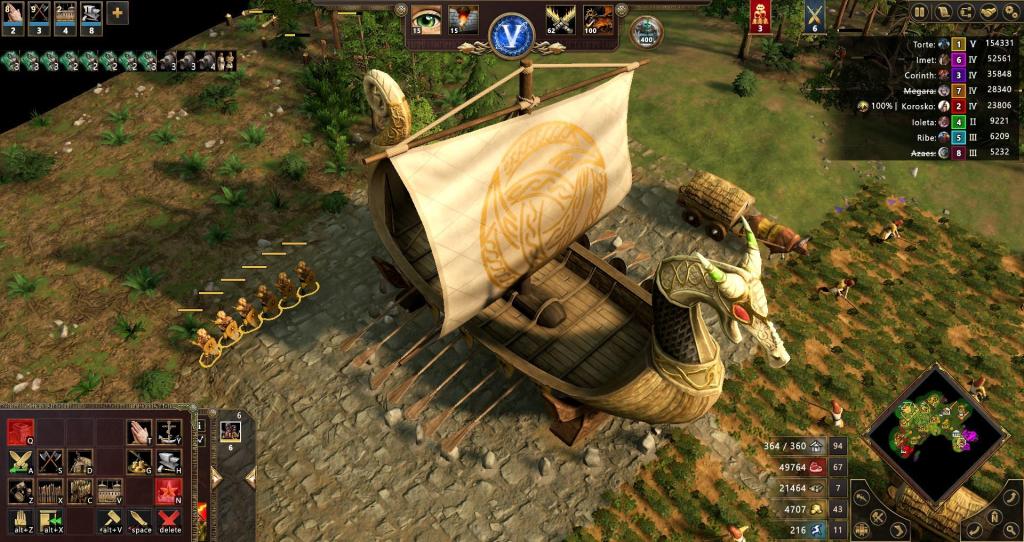This screenshot has width=1024, height=542.
Task: Click the green eye icon in top panel
Action: 426,20
